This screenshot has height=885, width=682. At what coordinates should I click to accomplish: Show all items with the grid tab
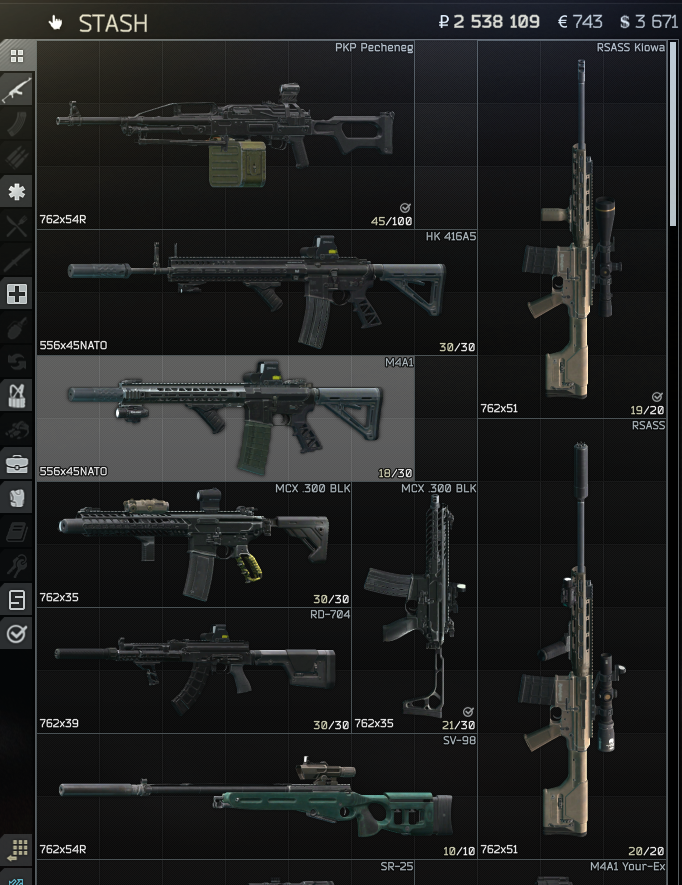click(17, 56)
